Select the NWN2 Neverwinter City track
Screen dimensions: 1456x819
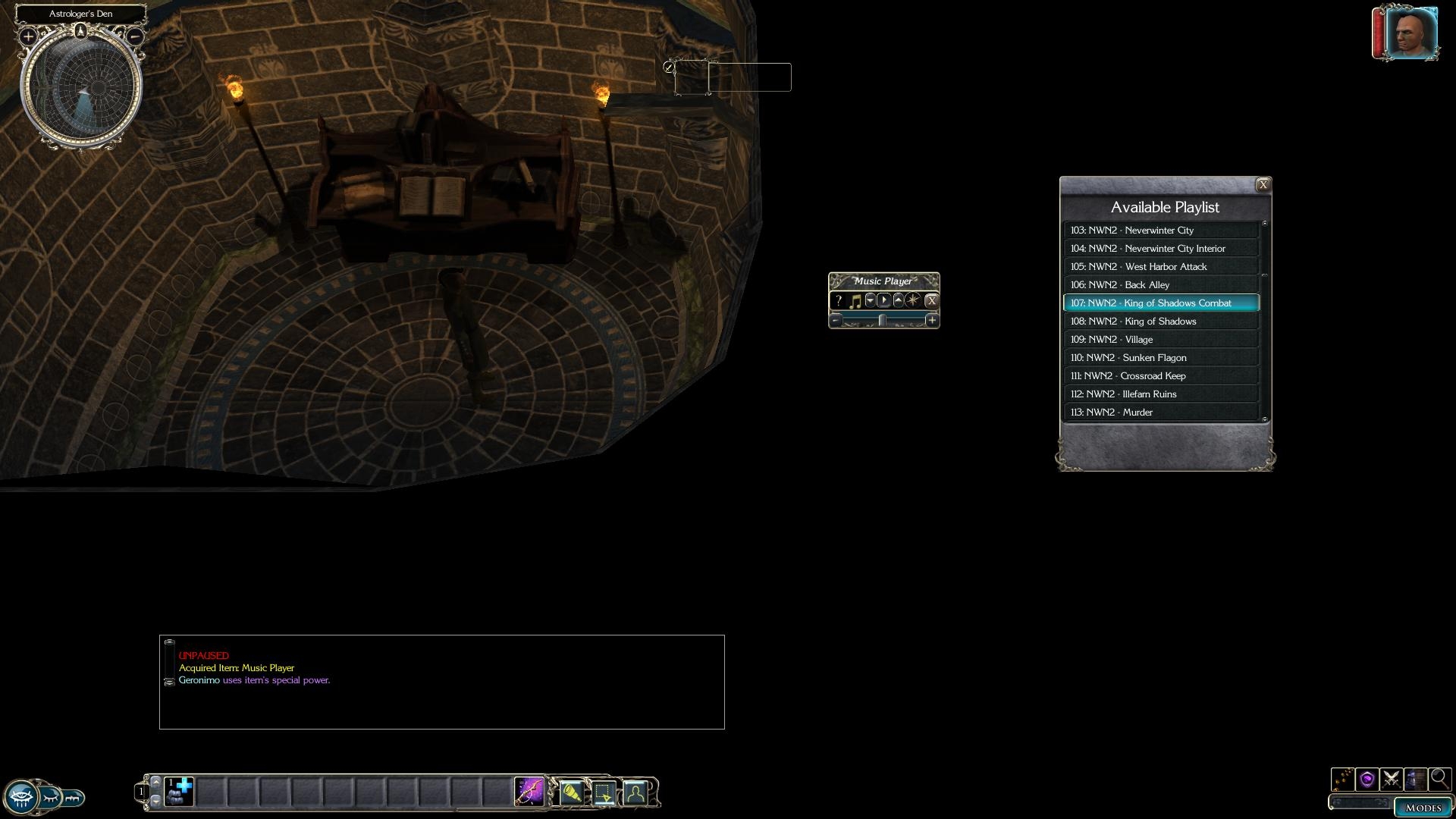tap(1160, 231)
